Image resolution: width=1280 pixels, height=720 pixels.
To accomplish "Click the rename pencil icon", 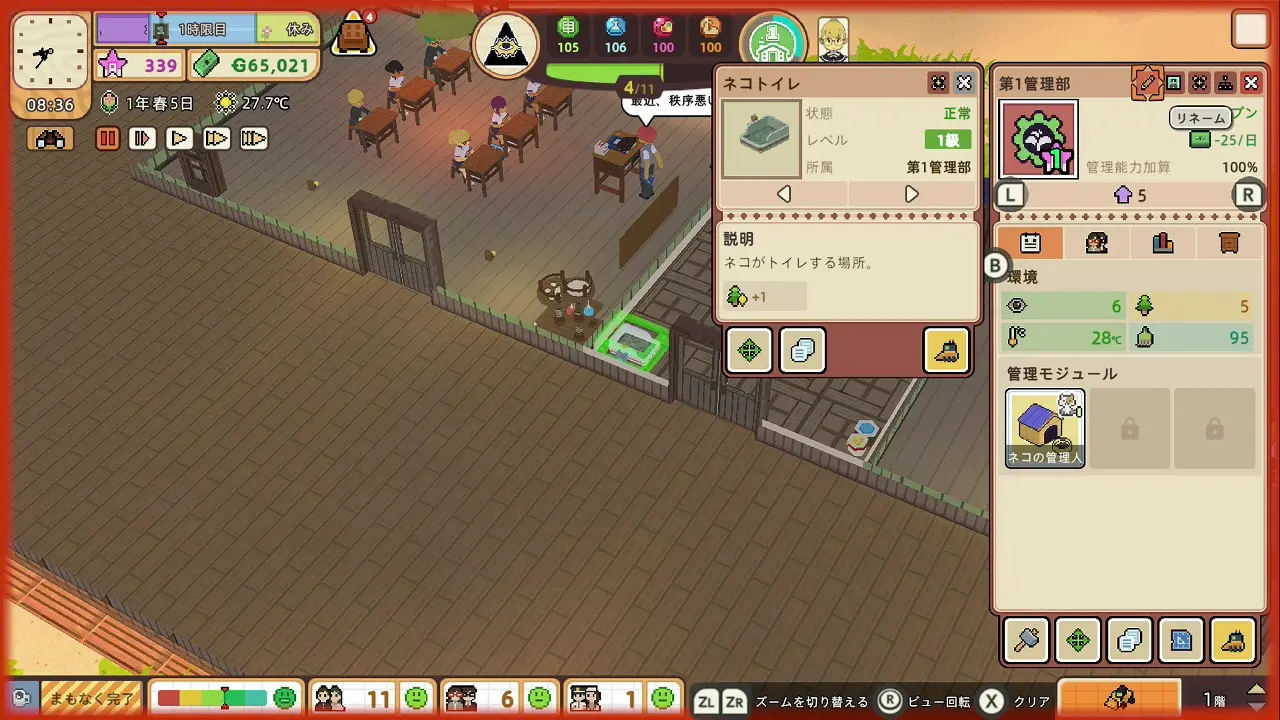I will [1146, 83].
